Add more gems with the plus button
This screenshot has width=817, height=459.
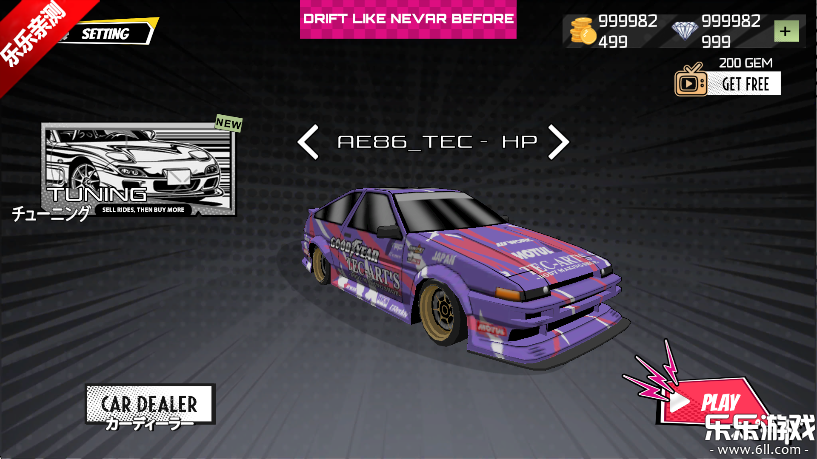coord(787,31)
